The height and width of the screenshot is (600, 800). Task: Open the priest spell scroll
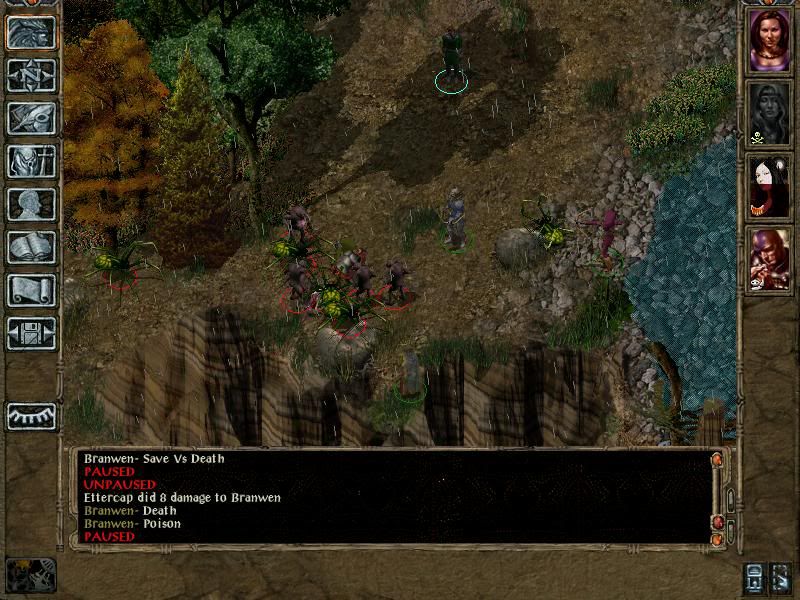31,290
